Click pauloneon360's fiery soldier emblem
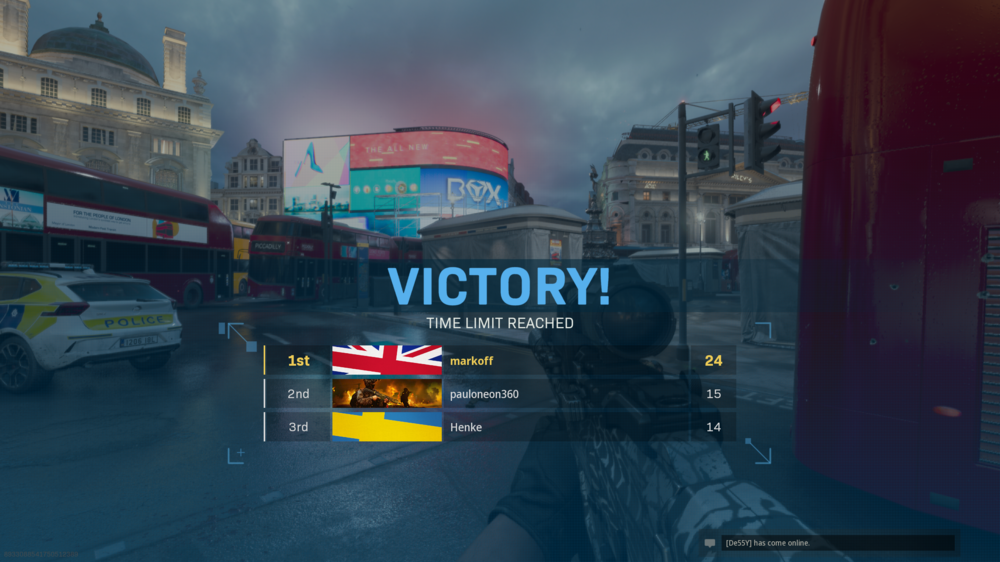This screenshot has width=1000, height=562. (x=387, y=394)
